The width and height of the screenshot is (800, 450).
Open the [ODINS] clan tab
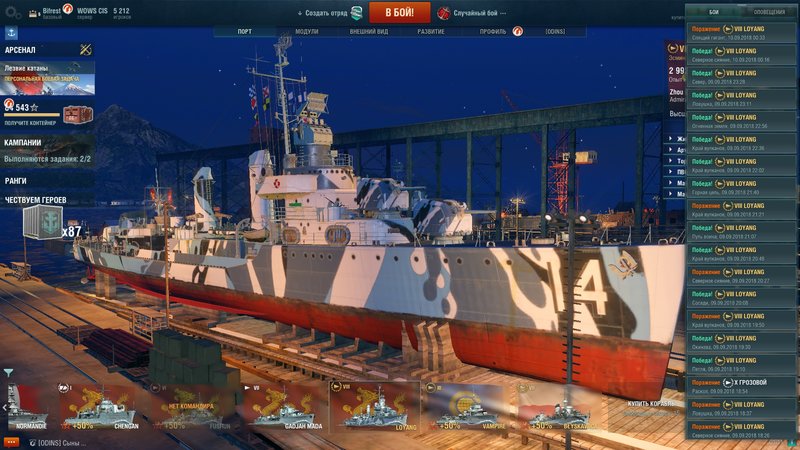pos(555,31)
